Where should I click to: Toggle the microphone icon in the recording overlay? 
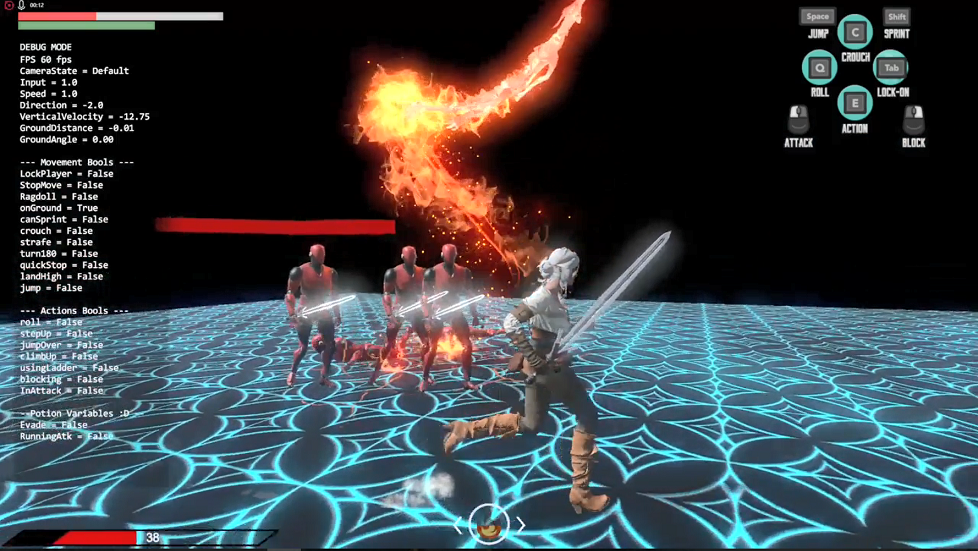[x=21, y=6]
